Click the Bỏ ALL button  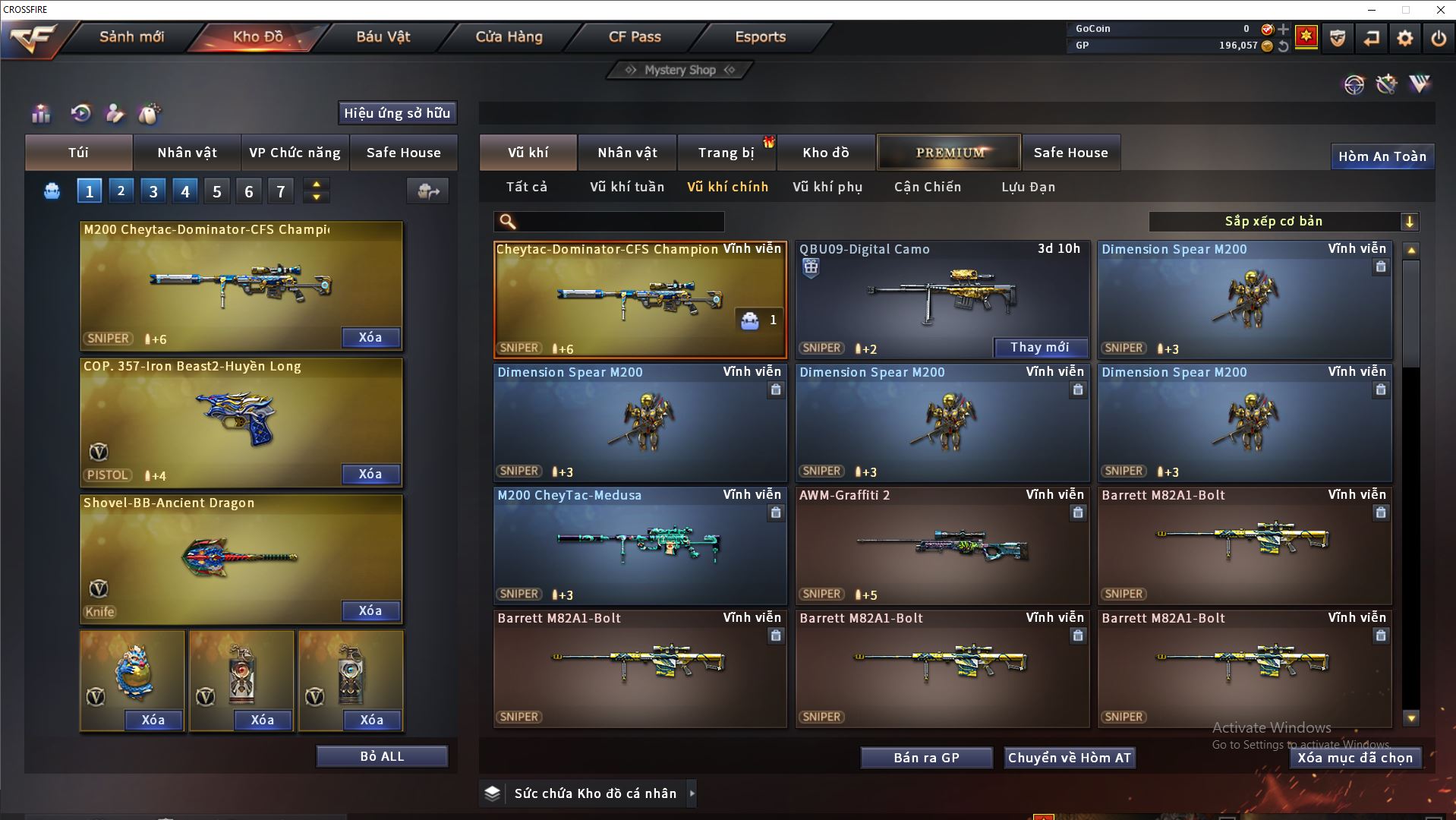click(382, 756)
